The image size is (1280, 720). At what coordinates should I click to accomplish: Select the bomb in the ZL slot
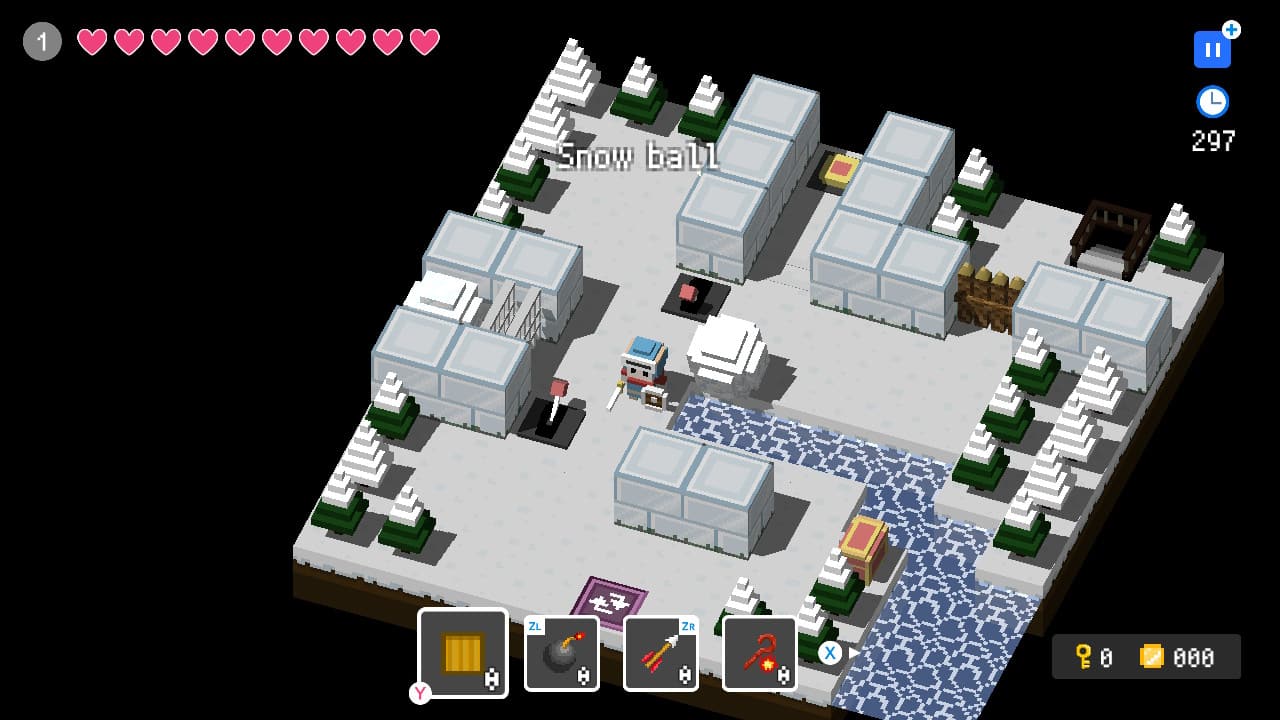tap(561, 652)
